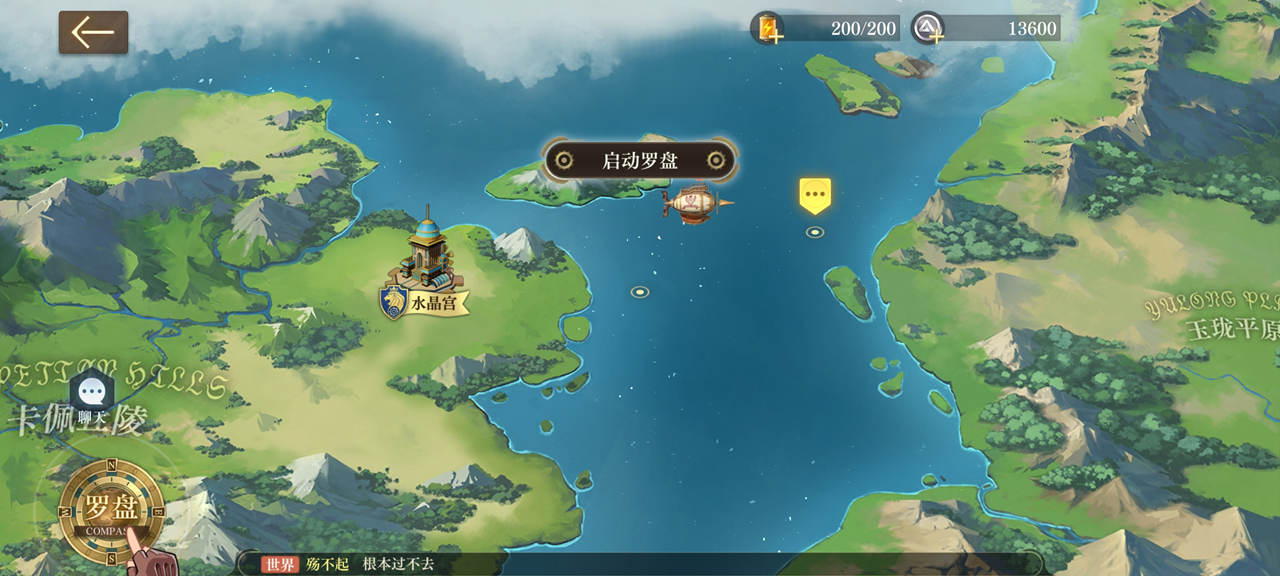
Task: Click the 启动罗盘 banner button
Action: (639, 160)
